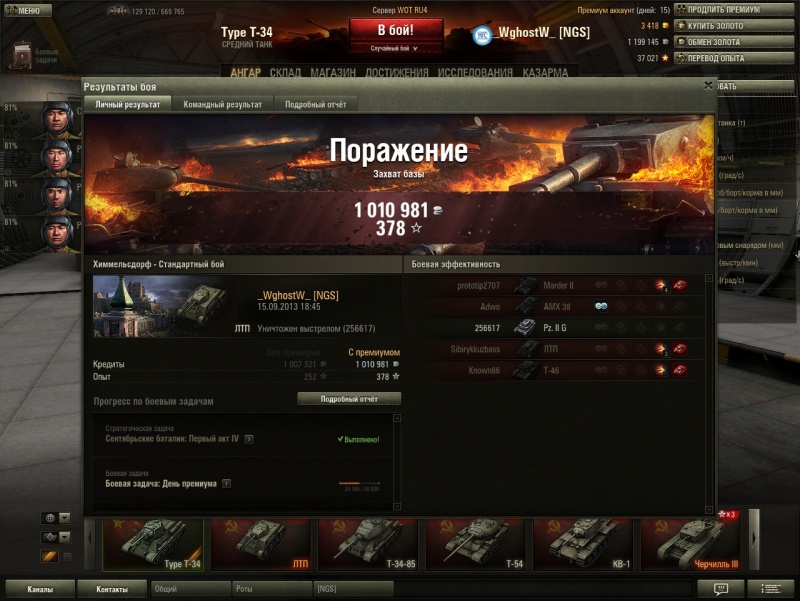Select the T-54 tank in carousel
Screen dimensions: 800x601
pos(476,544)
